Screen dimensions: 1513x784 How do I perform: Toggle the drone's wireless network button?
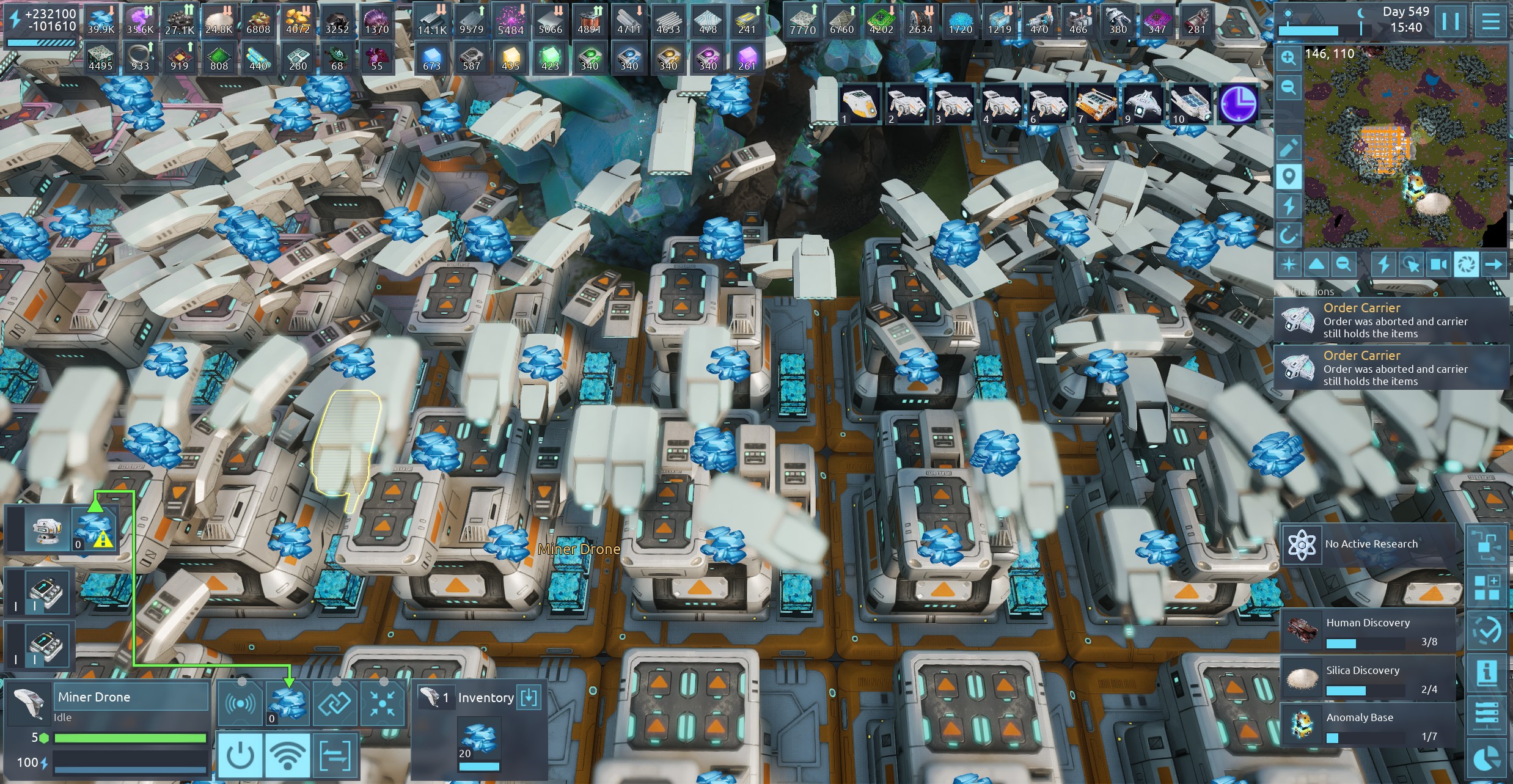click(x=287, y=756)
